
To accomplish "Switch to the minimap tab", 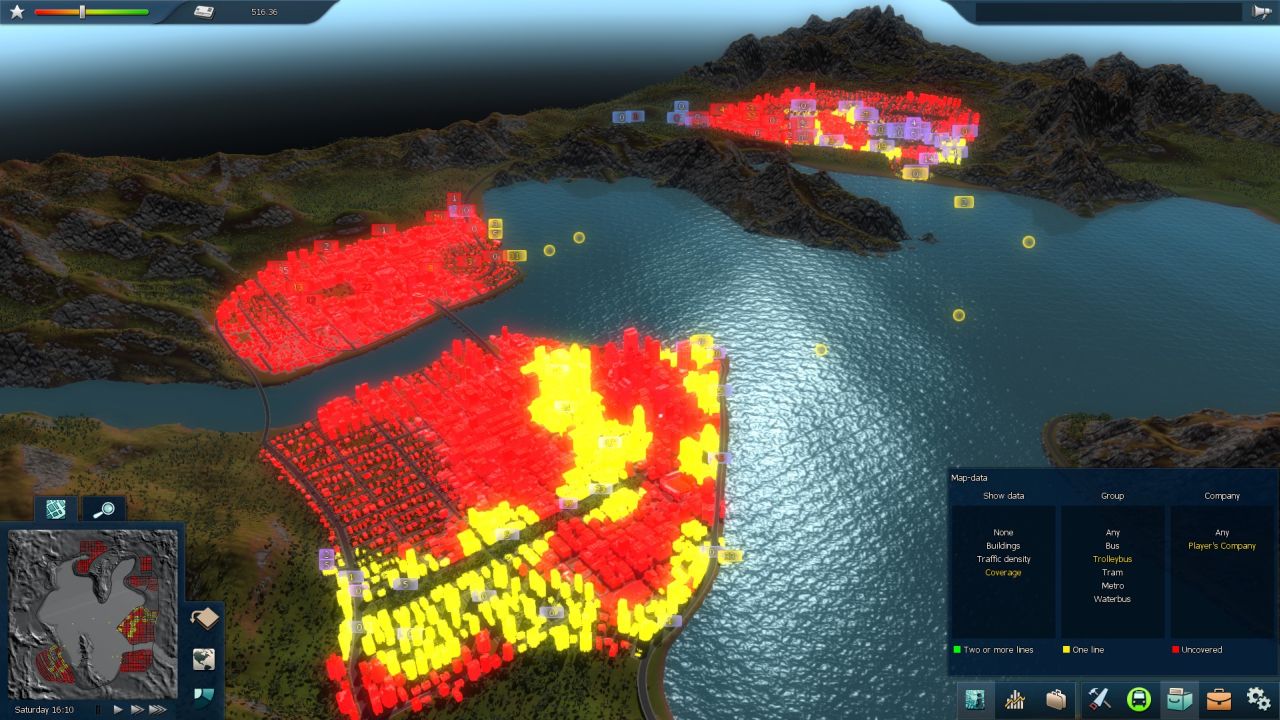I will [x=56, y=508].
